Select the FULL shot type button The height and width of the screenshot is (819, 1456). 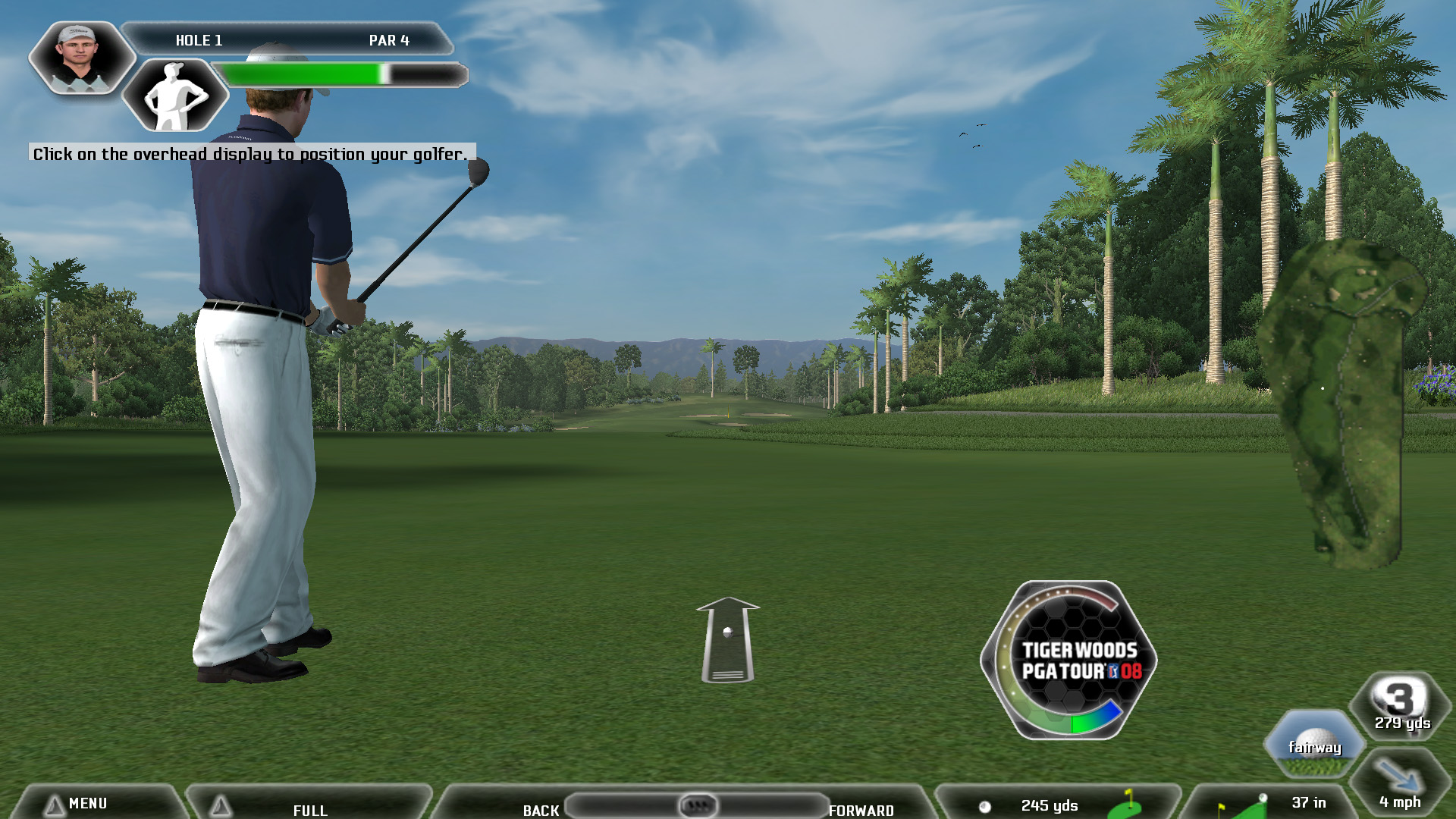click(x=309, y=809)
